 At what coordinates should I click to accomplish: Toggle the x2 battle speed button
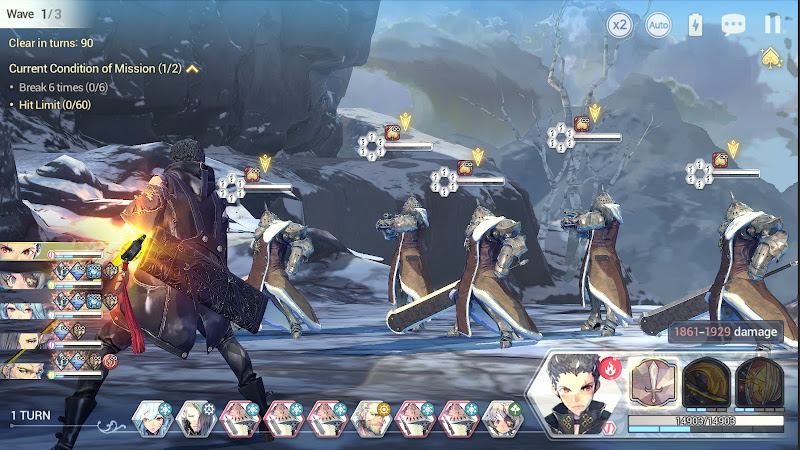pyautogui.click(x=620, y=25)
